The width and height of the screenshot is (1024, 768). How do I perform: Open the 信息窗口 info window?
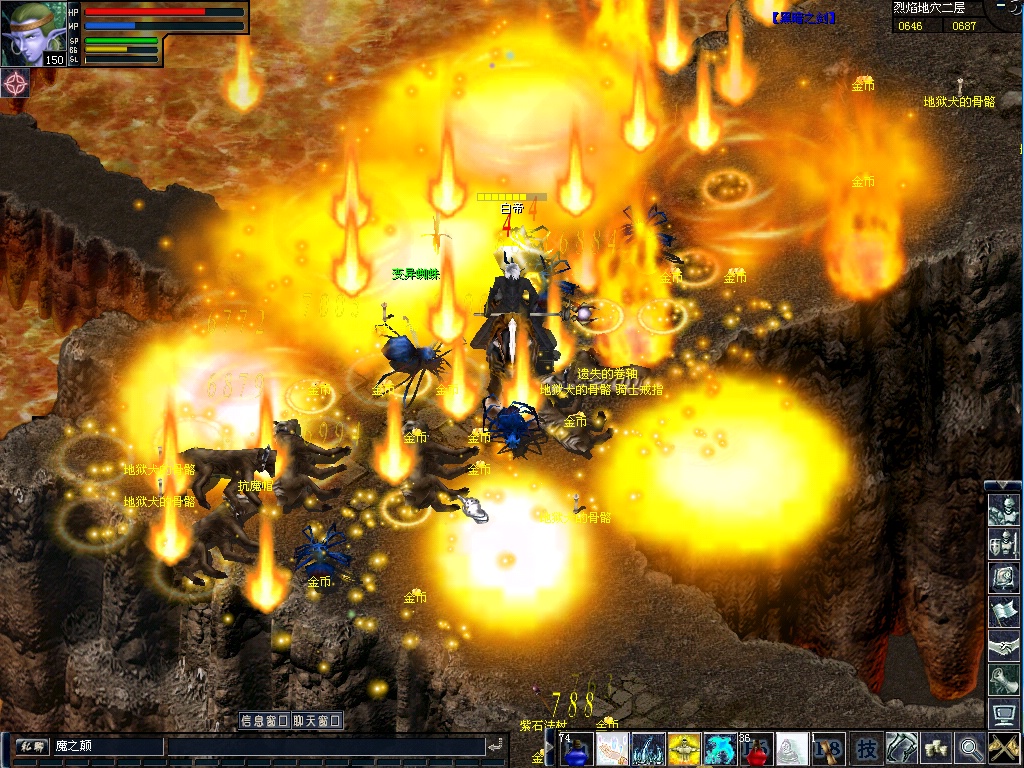pyautogui.click(x=264, y=720)
